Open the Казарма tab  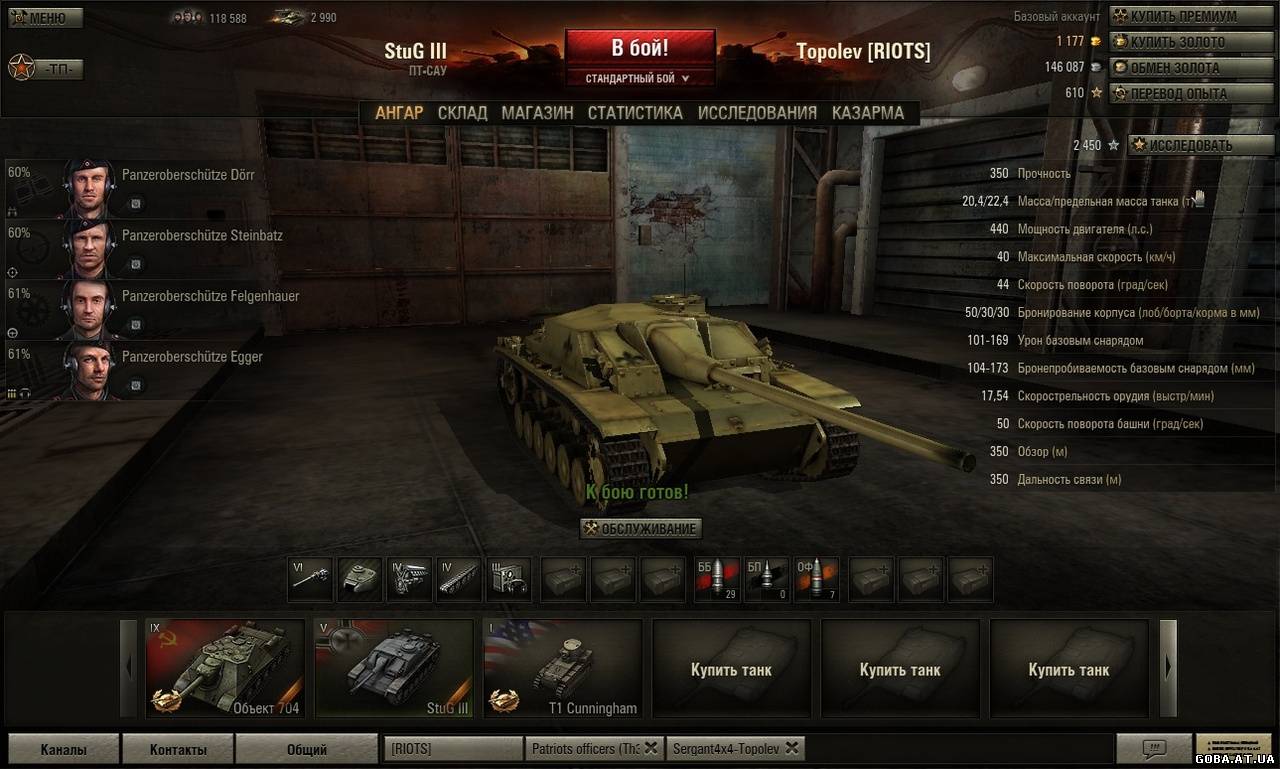867,113
